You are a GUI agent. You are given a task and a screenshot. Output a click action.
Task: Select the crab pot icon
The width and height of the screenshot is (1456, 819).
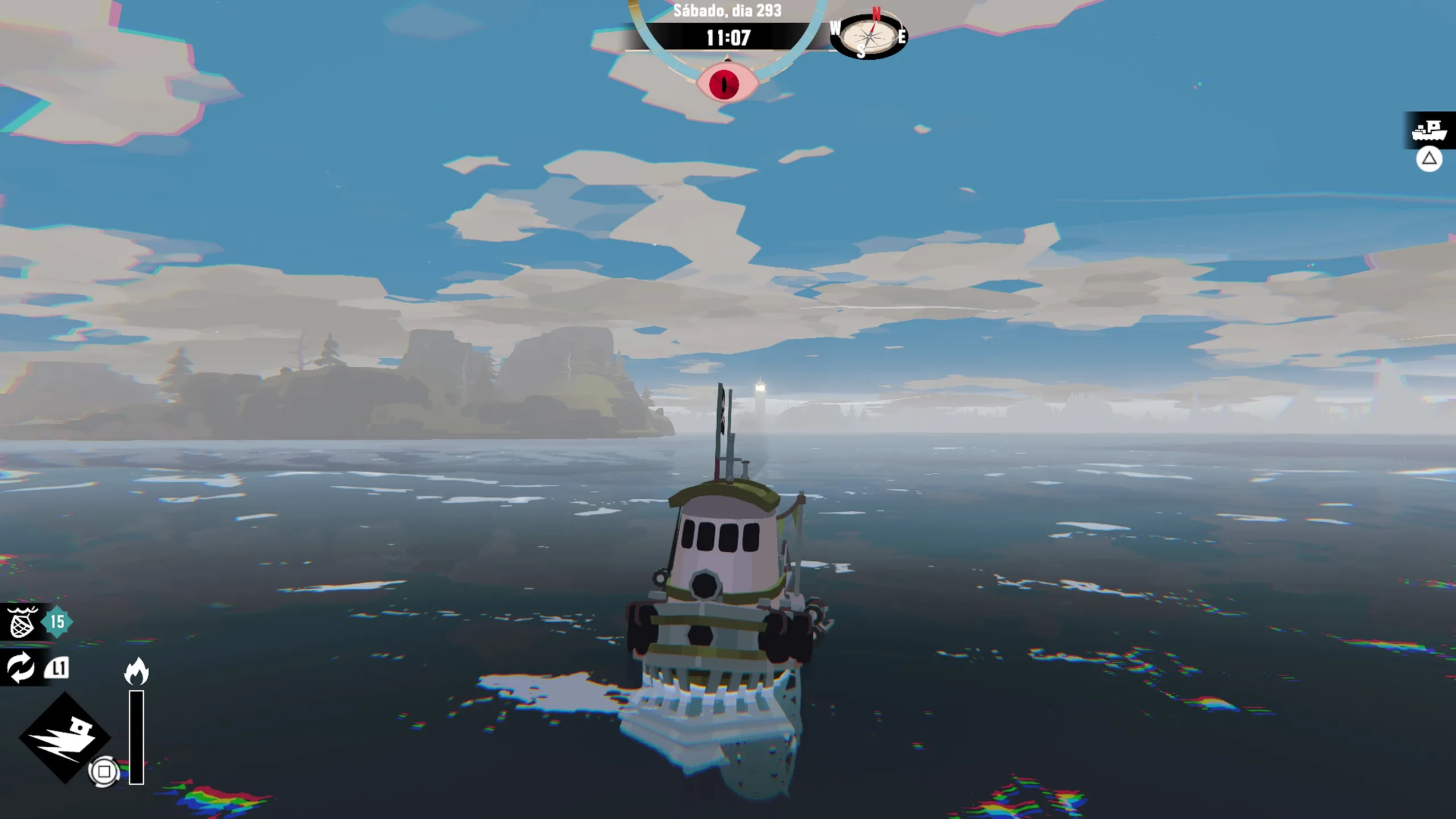[x=22, y=622]
